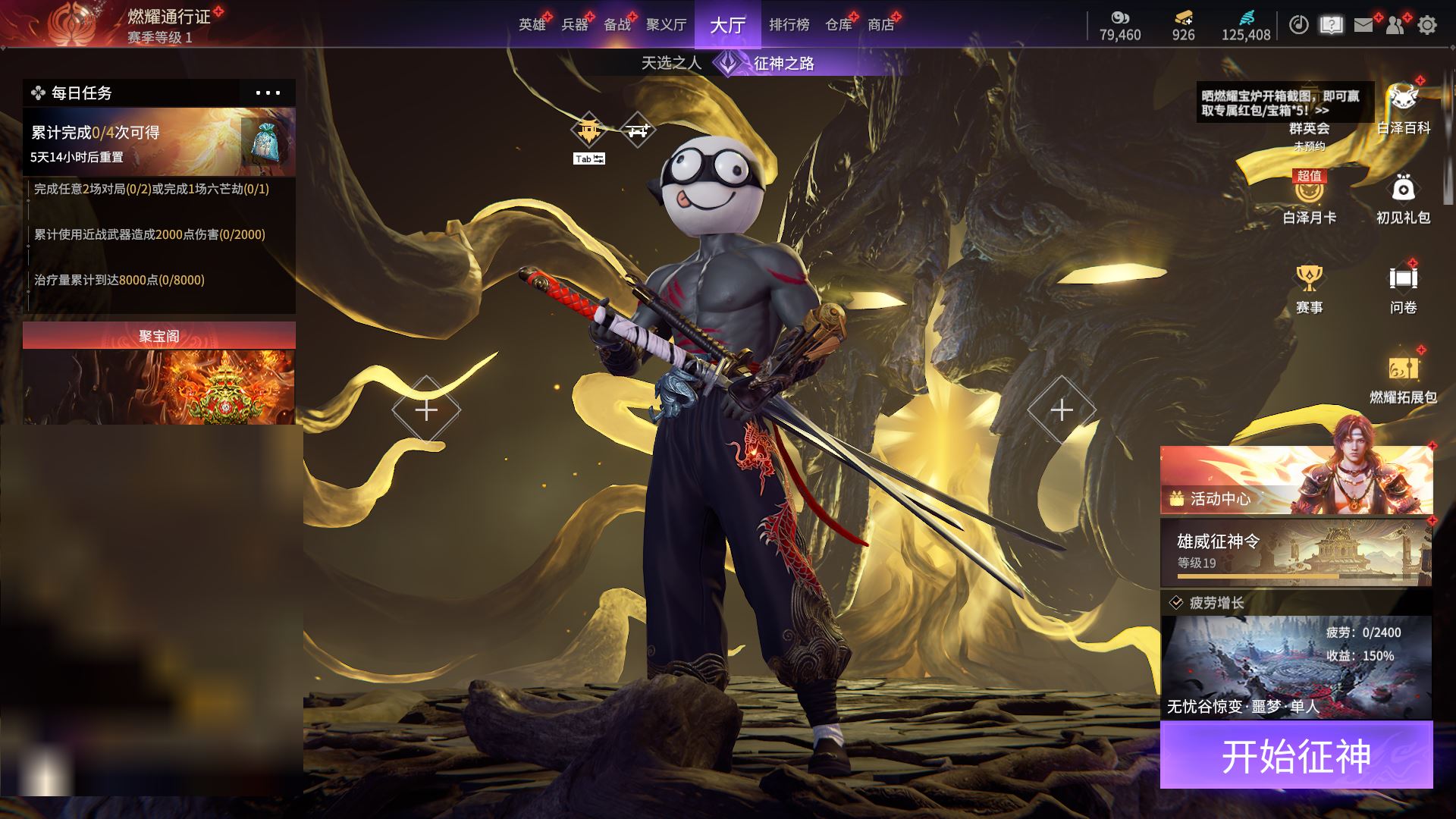This screenshot has height=819, width=1456.
Task: Open the 赛事 tournament trophy icon
Action: (1309, 288)
